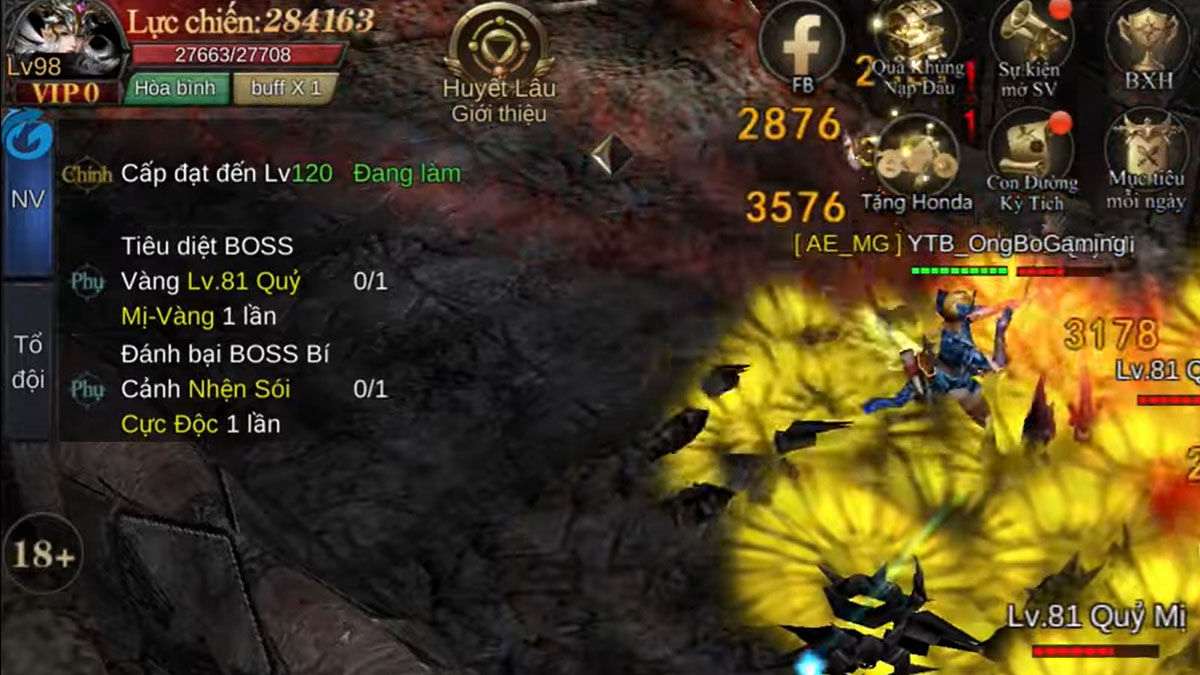Switch to the NV quest tab
The width and height of the screenshot is (1200, 675).
coord(27,198)
